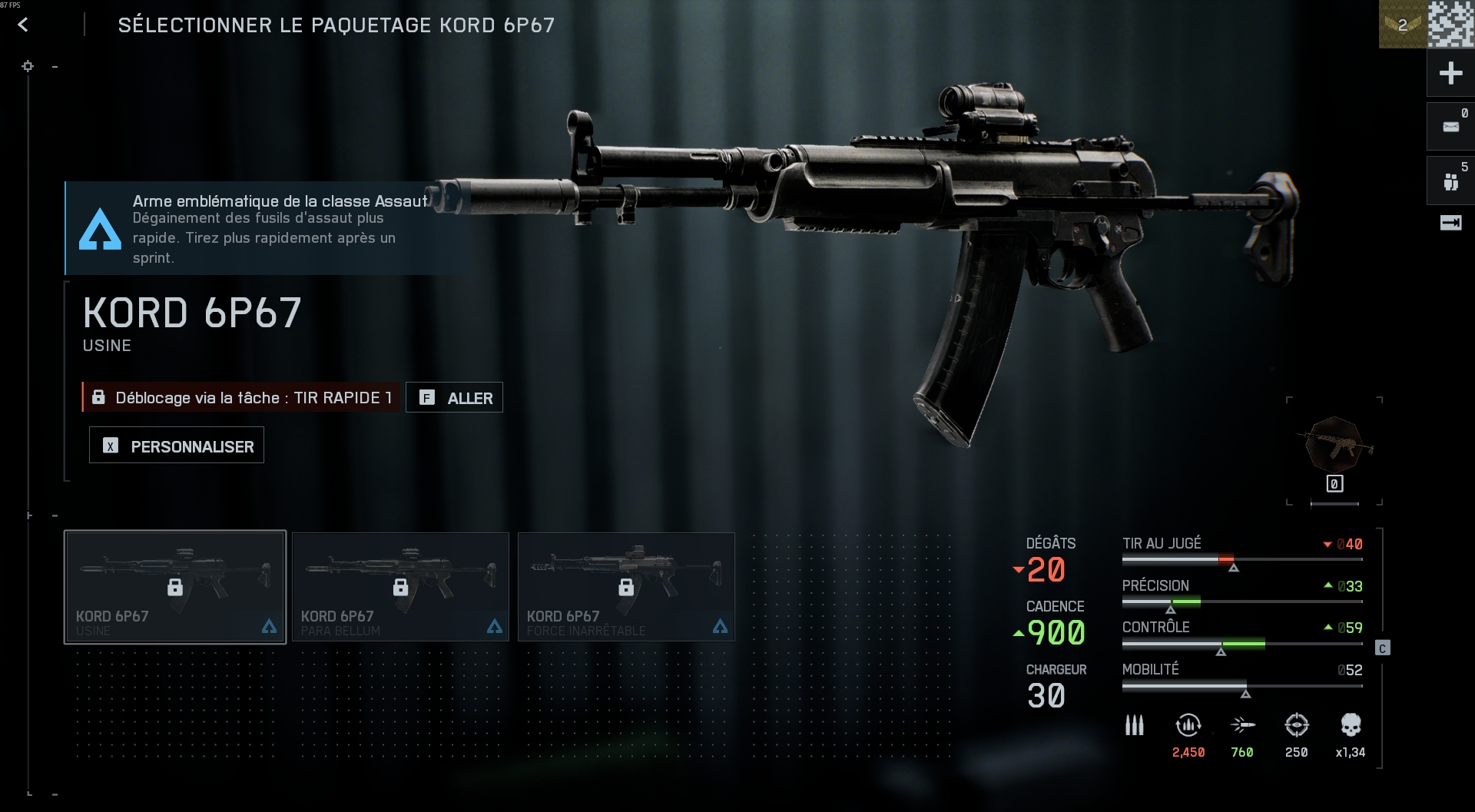This screenshot has width=1475, height=812.
Task: Select the FORCE INARRÊTABLE loadout variant
Action: click(x=626, y=586)
